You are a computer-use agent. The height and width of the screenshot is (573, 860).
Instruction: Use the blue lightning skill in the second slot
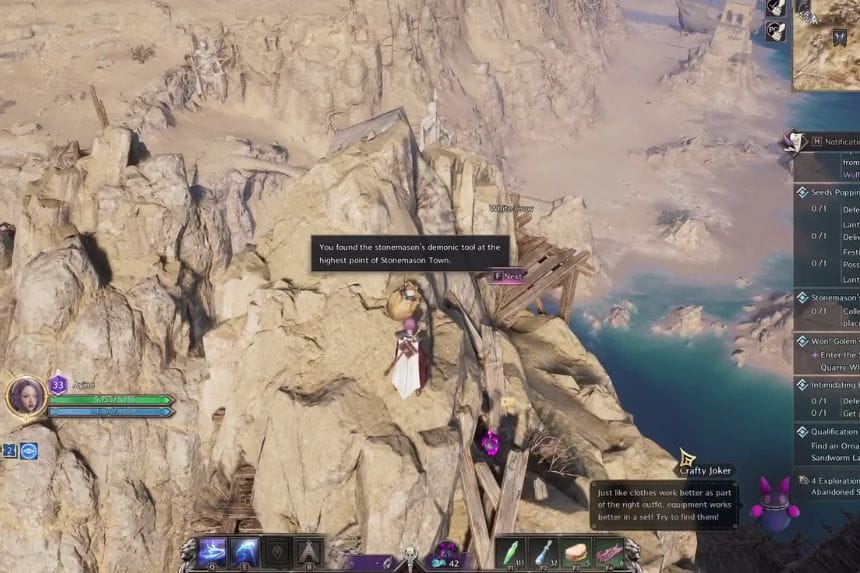(x=244, y=552)
